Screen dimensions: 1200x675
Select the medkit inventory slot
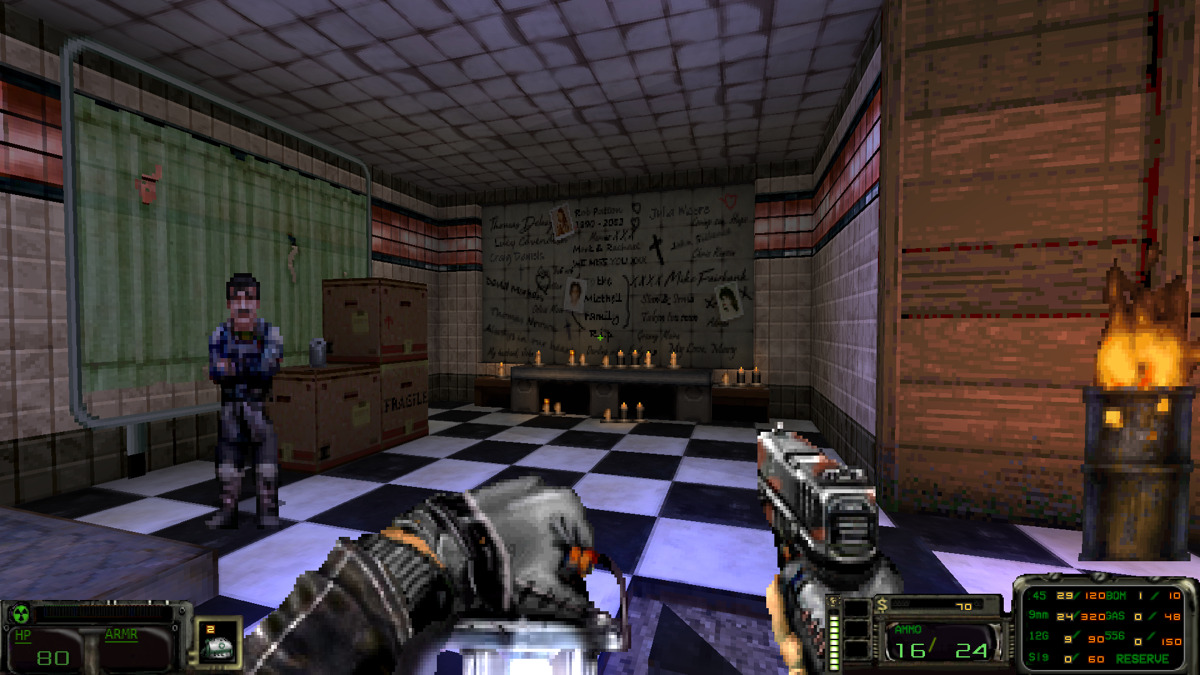click(x=217, y=643)
